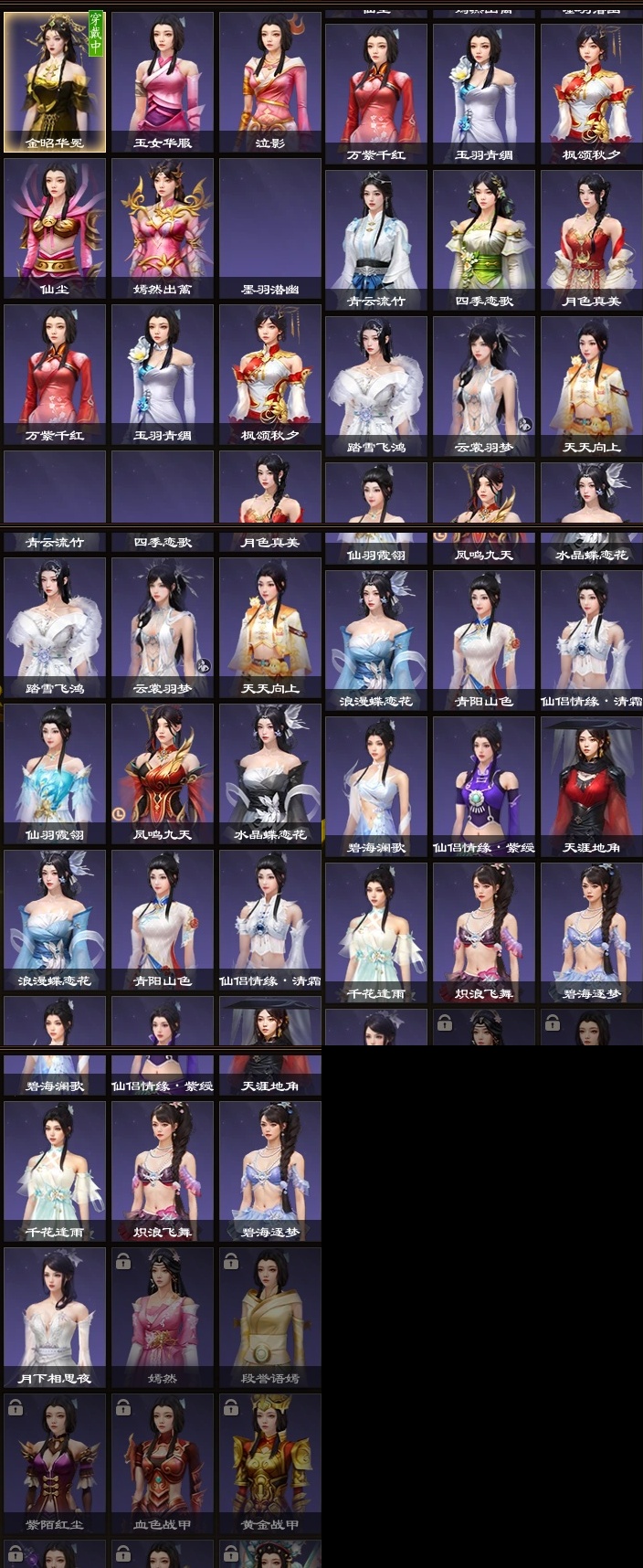Select the locked 黄金战甲 gold armor
Image resolution: width=643 pixels, height=1568 pixels.
[270, 1463]
